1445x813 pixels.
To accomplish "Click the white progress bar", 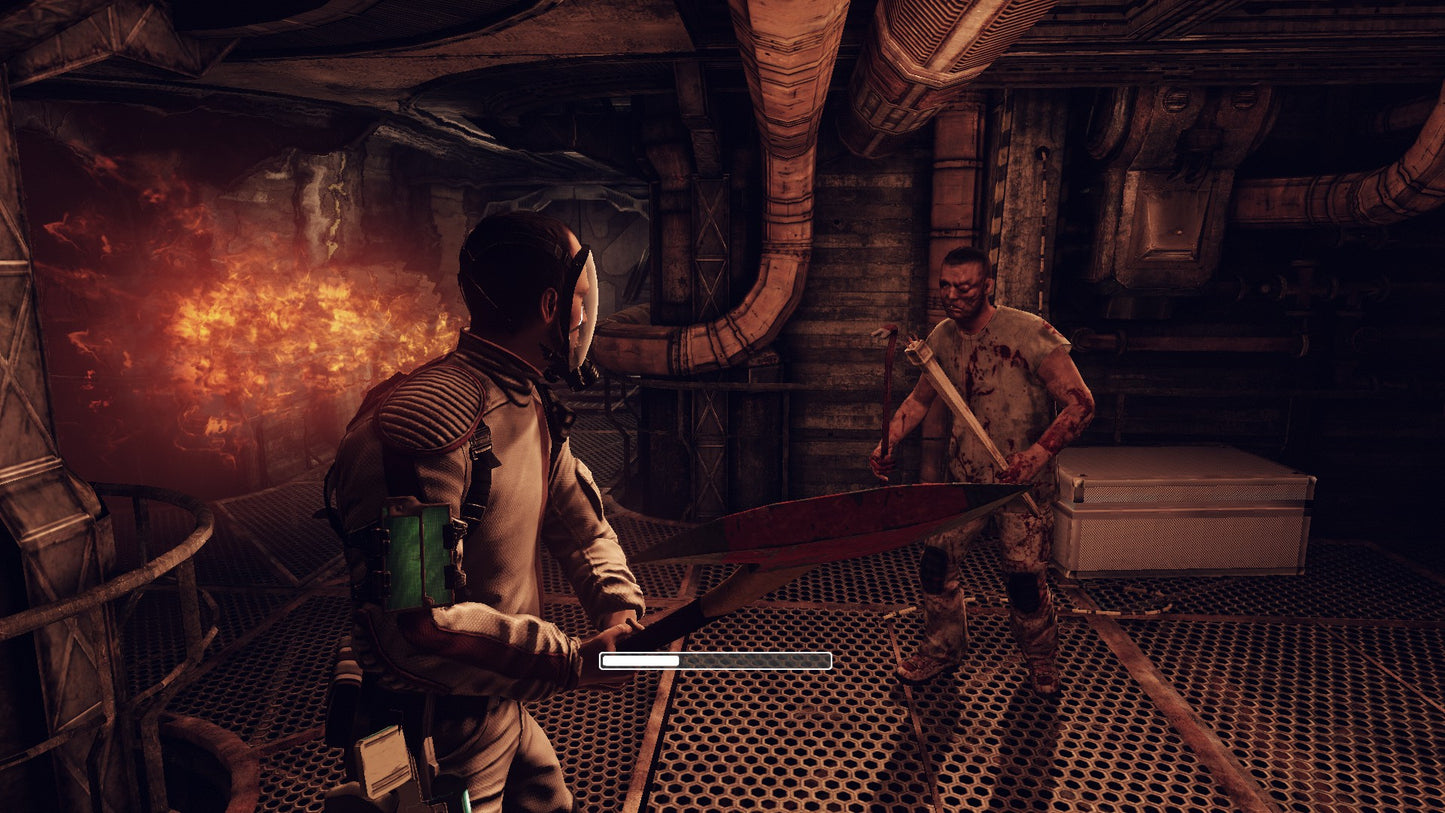I will (x=715, y=659).
